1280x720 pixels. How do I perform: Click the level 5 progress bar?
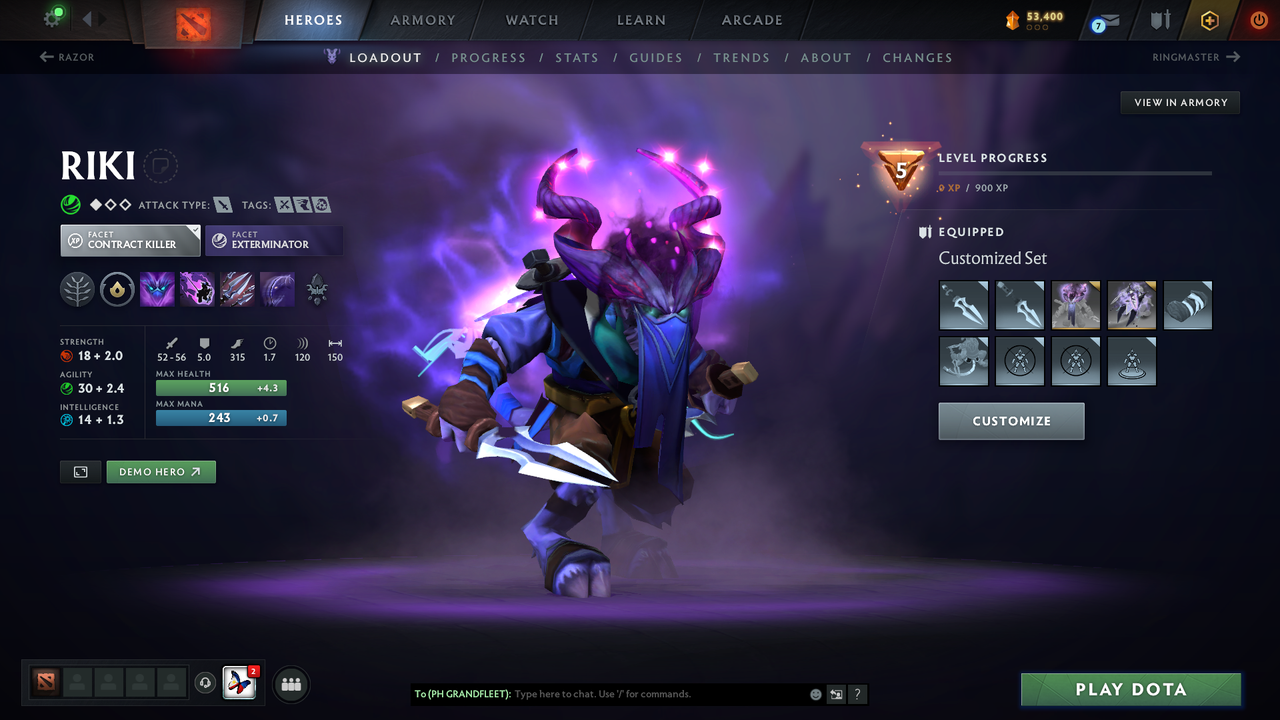[1075, 172]
